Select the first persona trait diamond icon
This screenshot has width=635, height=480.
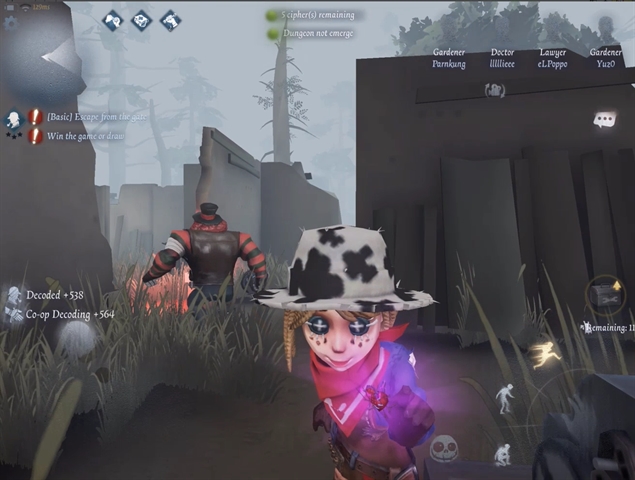(x=112, y=19)
